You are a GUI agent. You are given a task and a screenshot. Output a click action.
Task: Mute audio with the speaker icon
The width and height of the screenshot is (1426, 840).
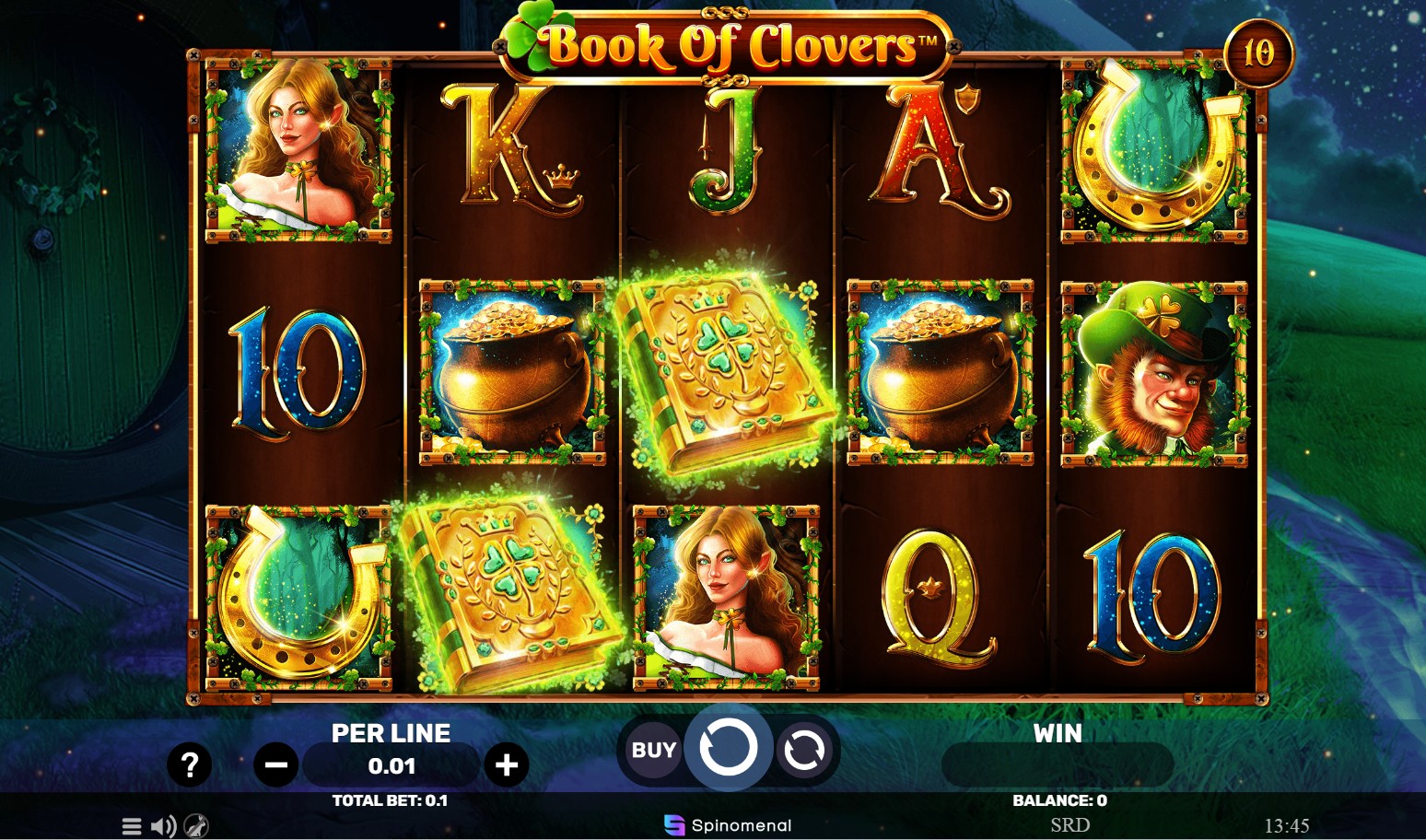163,825
